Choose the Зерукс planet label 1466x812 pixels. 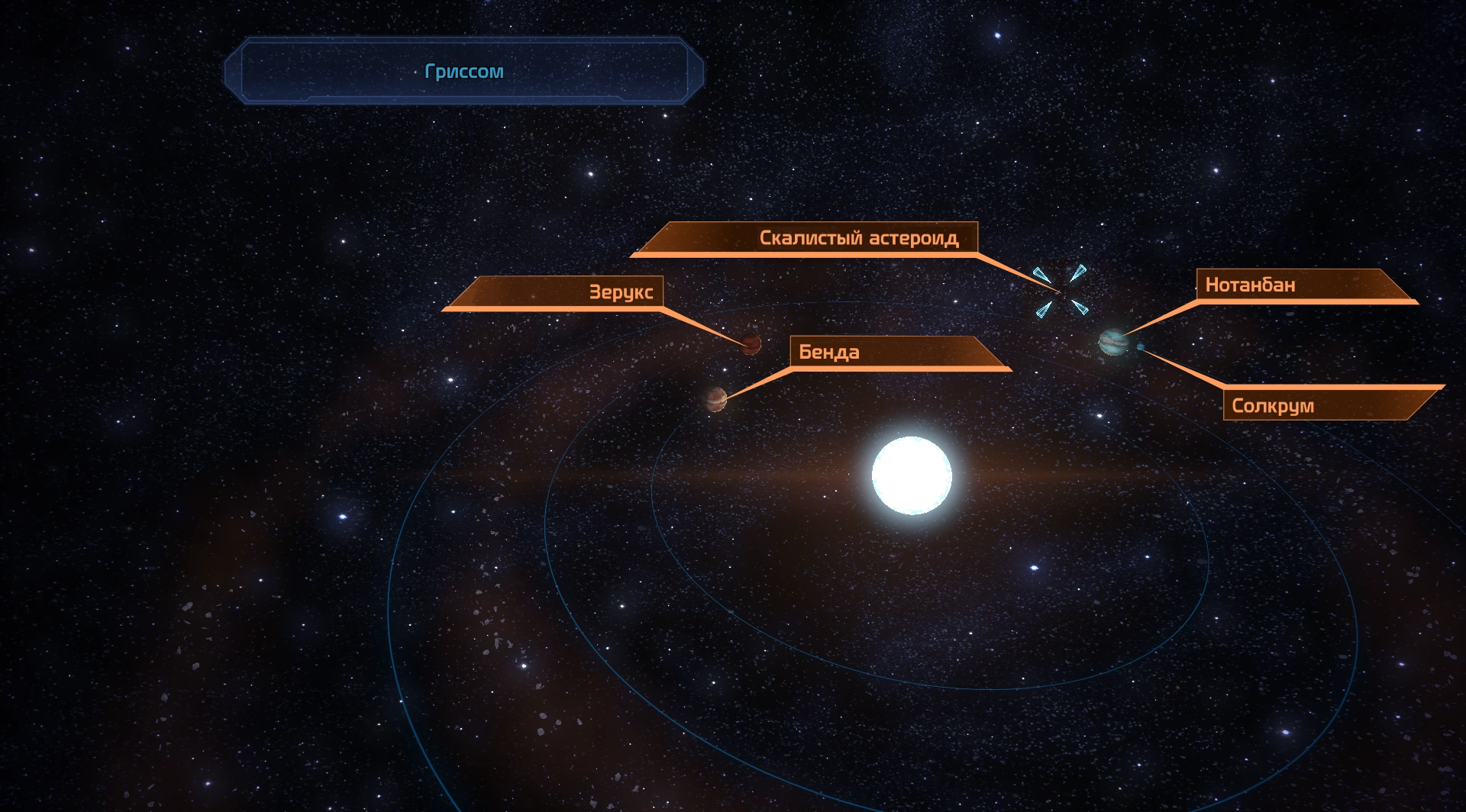click(x=620, y=292)
